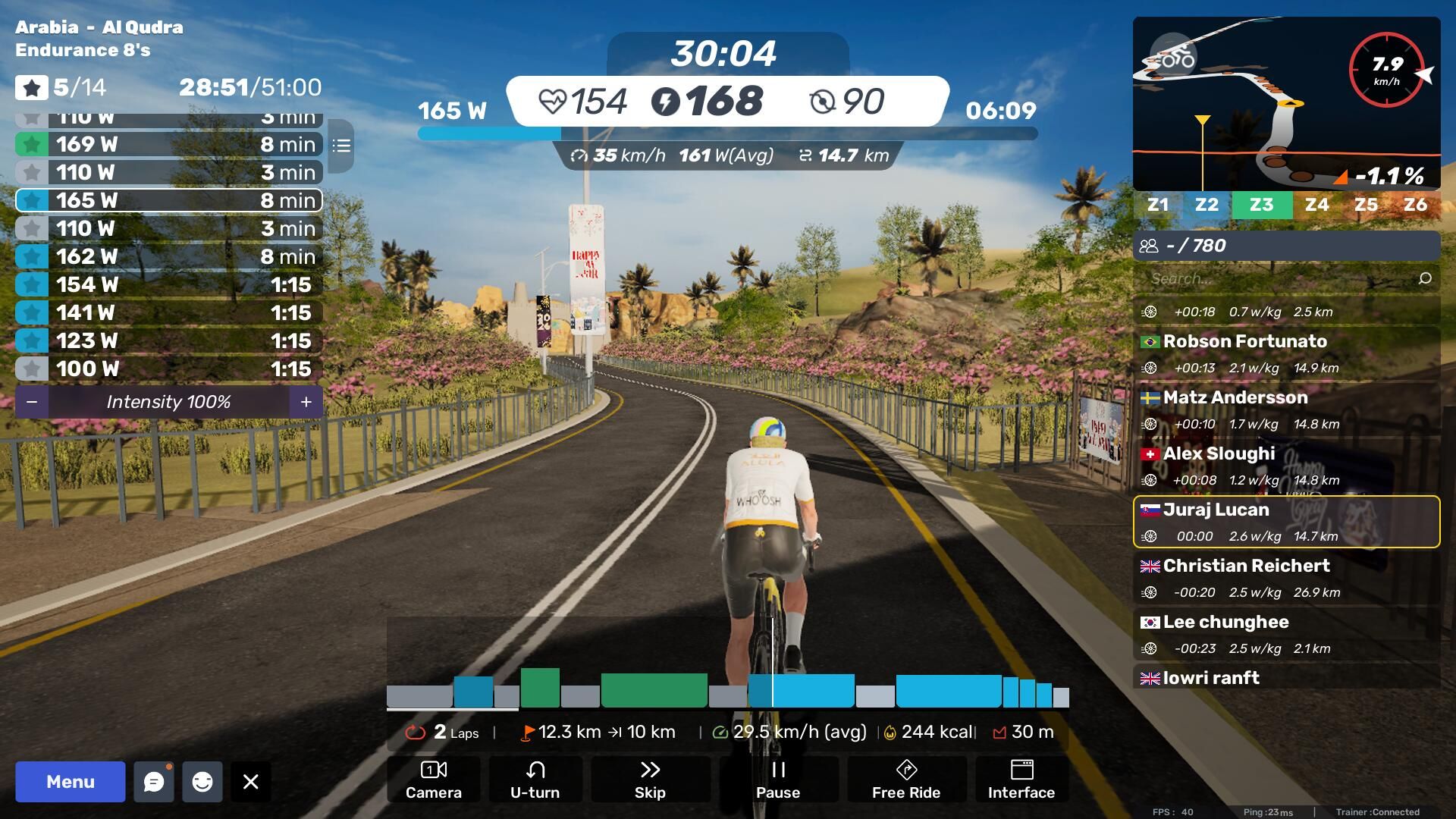Open the emoji smiley button
1456x819 pixels.
(x=202, y=782)
